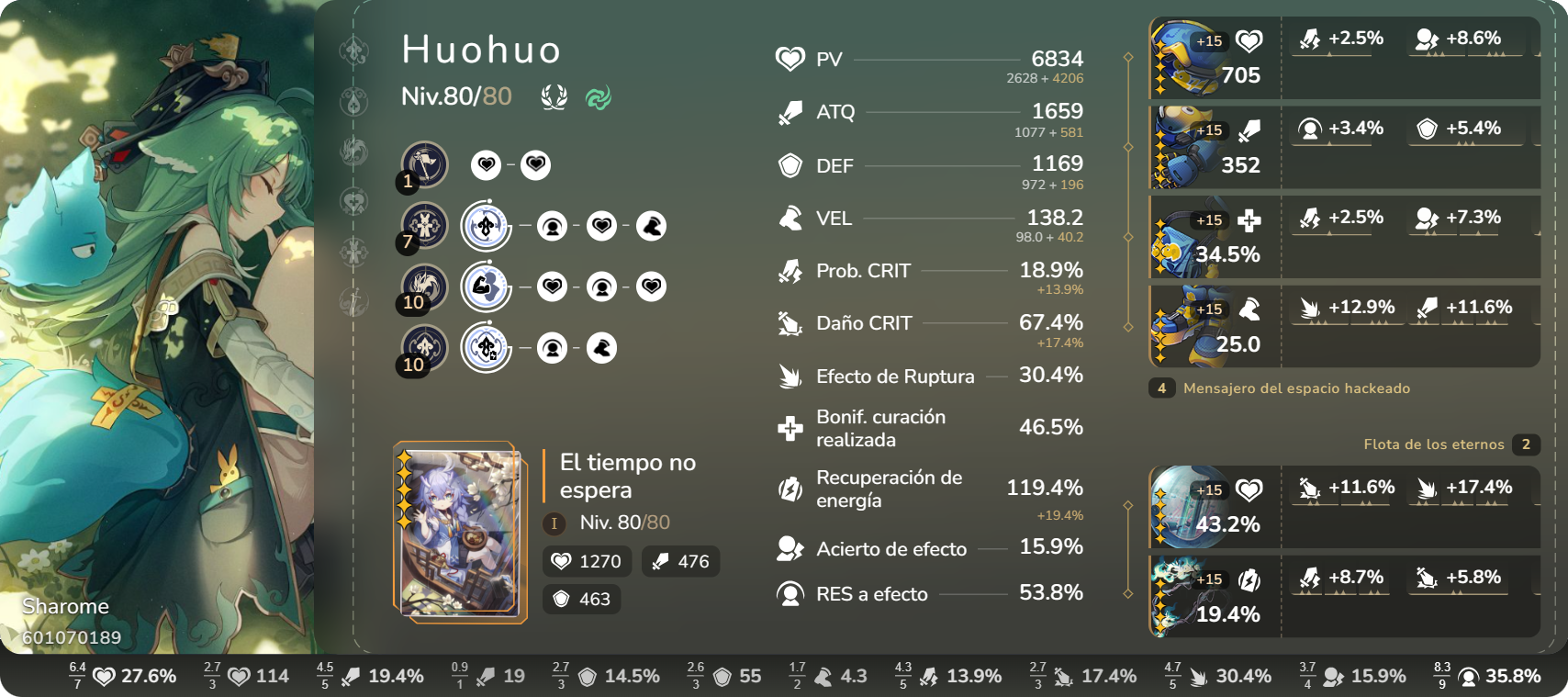This screenshot has height=697, width=1568.
Task: Open the basic attack skill icon at level 1
Action: 421,166
